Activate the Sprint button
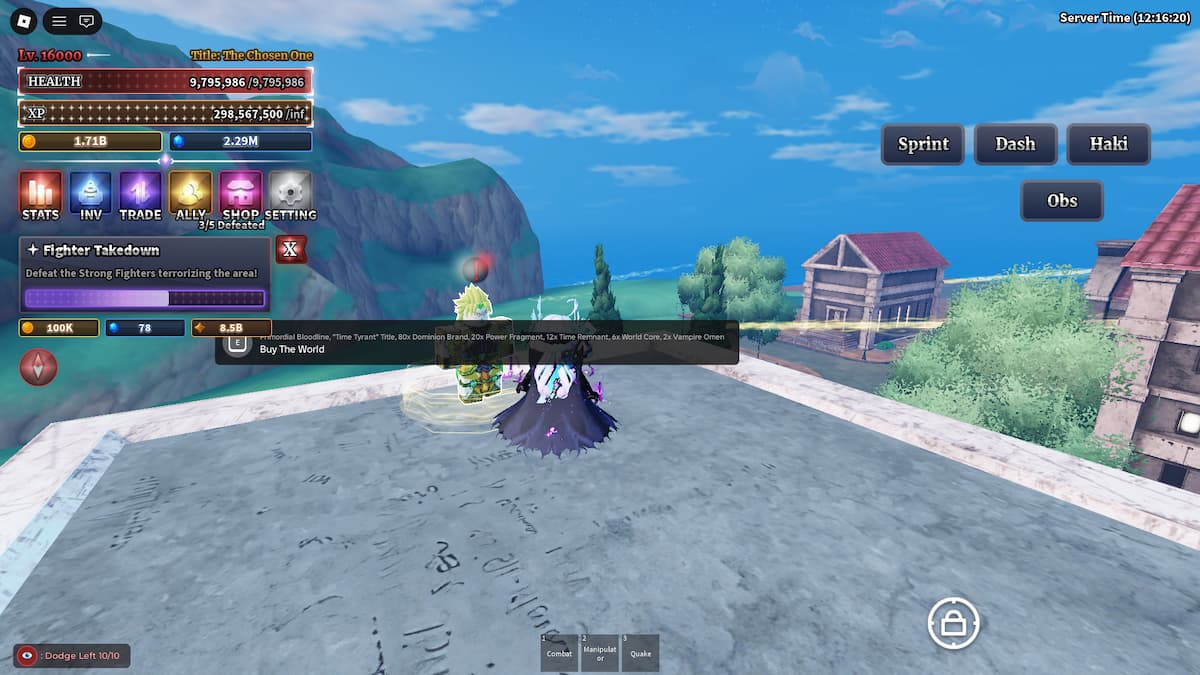The height and width of the screenshot is (675, 1200). click(922, 144)
